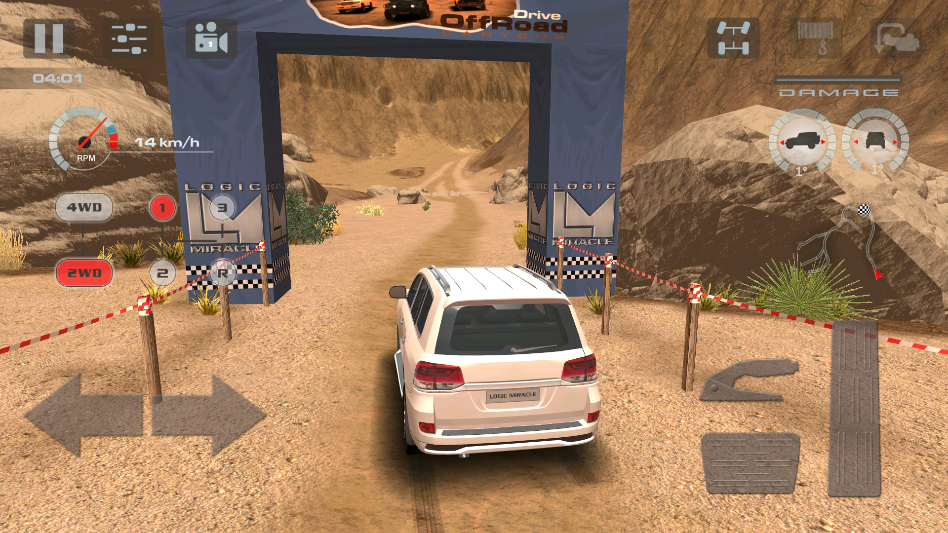
Task: Tap the tall gas pedal
Action: click(854, 408)
